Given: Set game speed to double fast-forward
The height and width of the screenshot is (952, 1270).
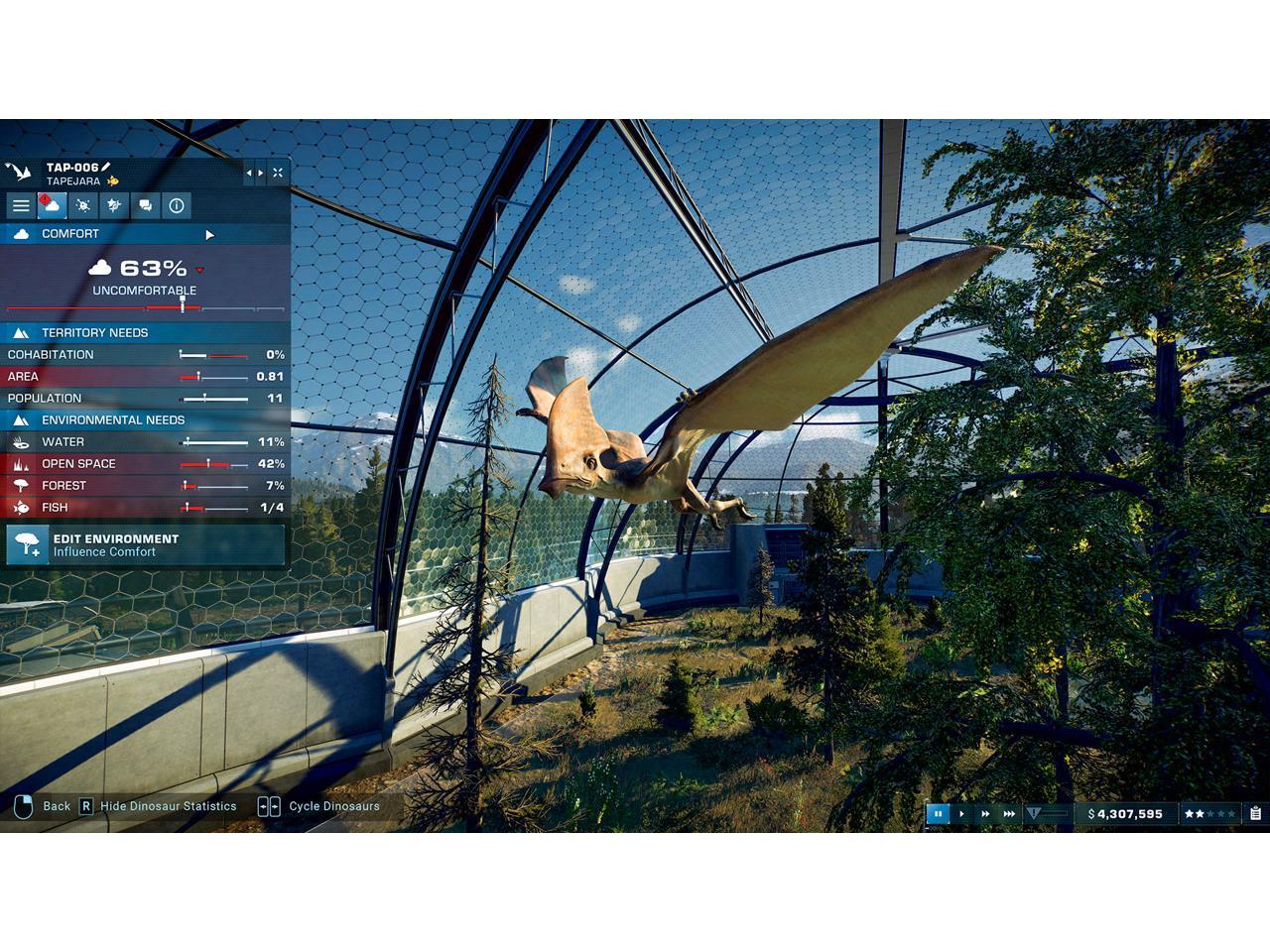Looking at the screenshot, I should [985, 814].
